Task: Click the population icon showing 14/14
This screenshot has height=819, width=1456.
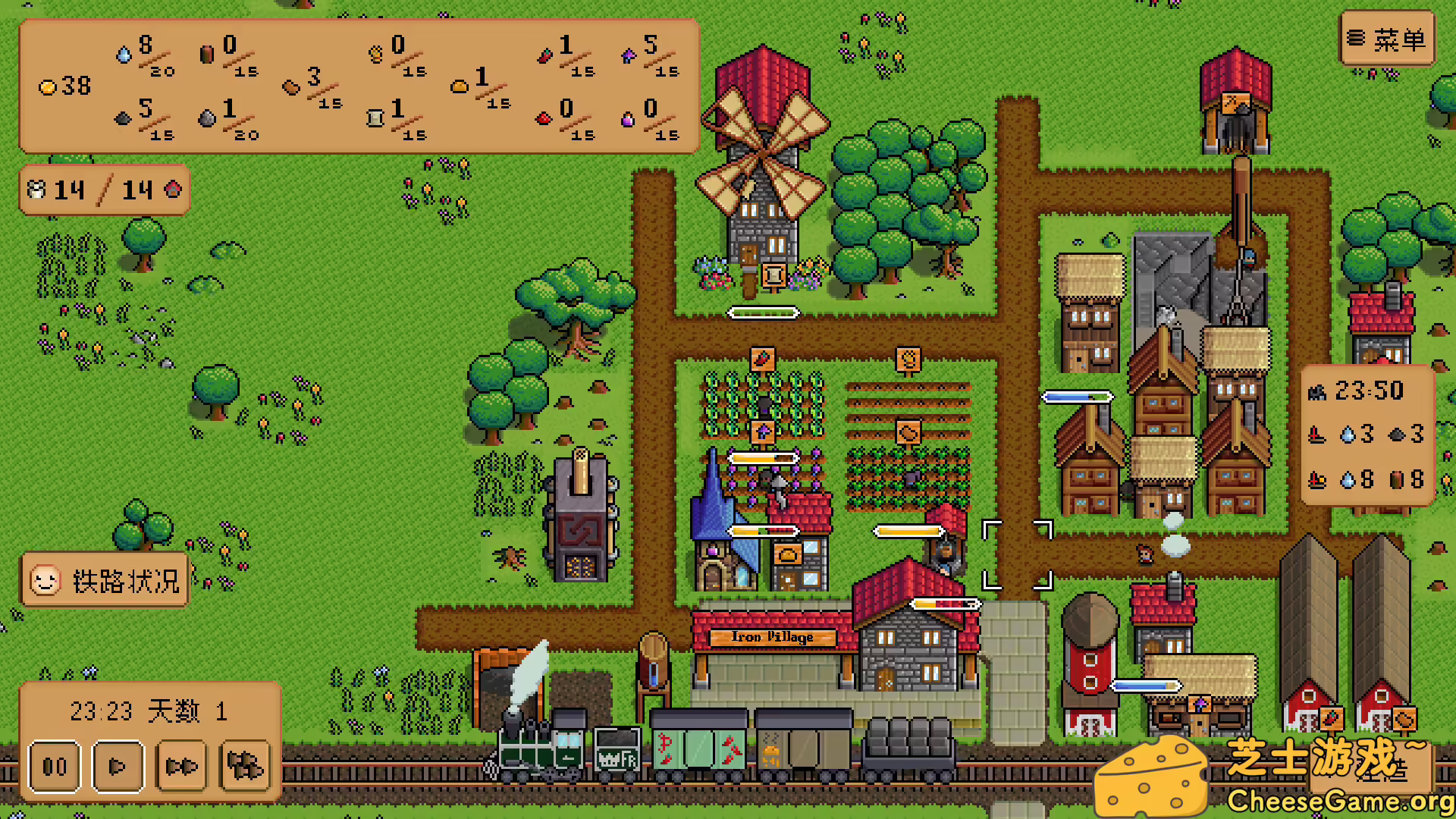Action: pos(36,190)
